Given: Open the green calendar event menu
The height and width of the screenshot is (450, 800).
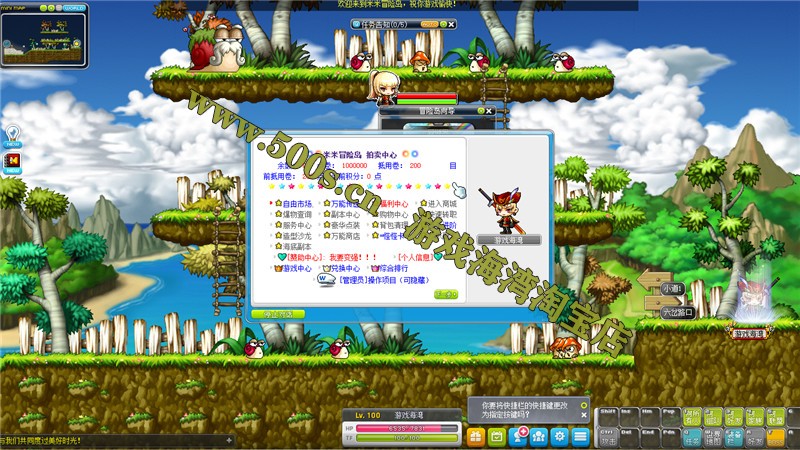Looking at the screenshot, I should pyautogui.click(x=497, y=435).
